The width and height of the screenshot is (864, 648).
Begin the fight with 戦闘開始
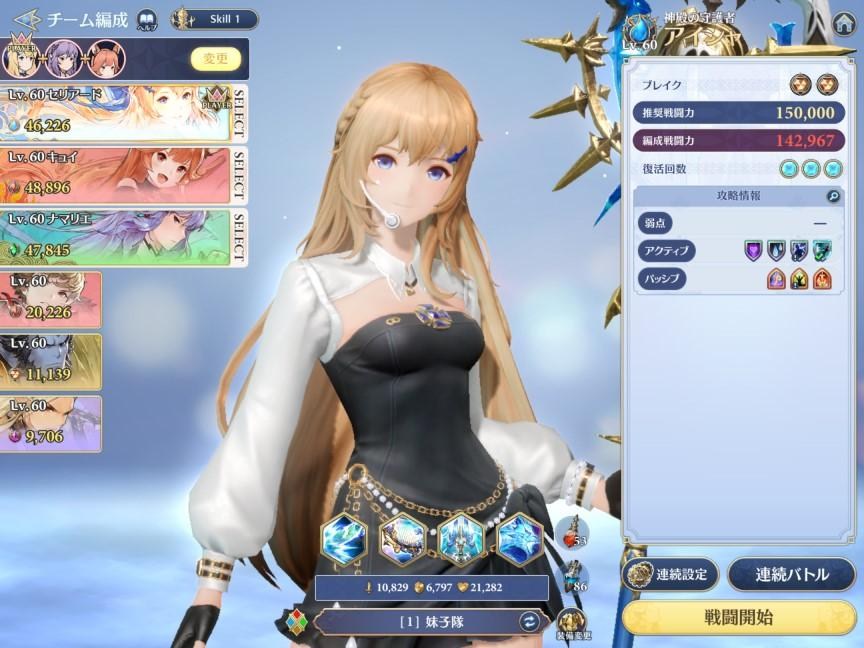[x=739, y=617]
